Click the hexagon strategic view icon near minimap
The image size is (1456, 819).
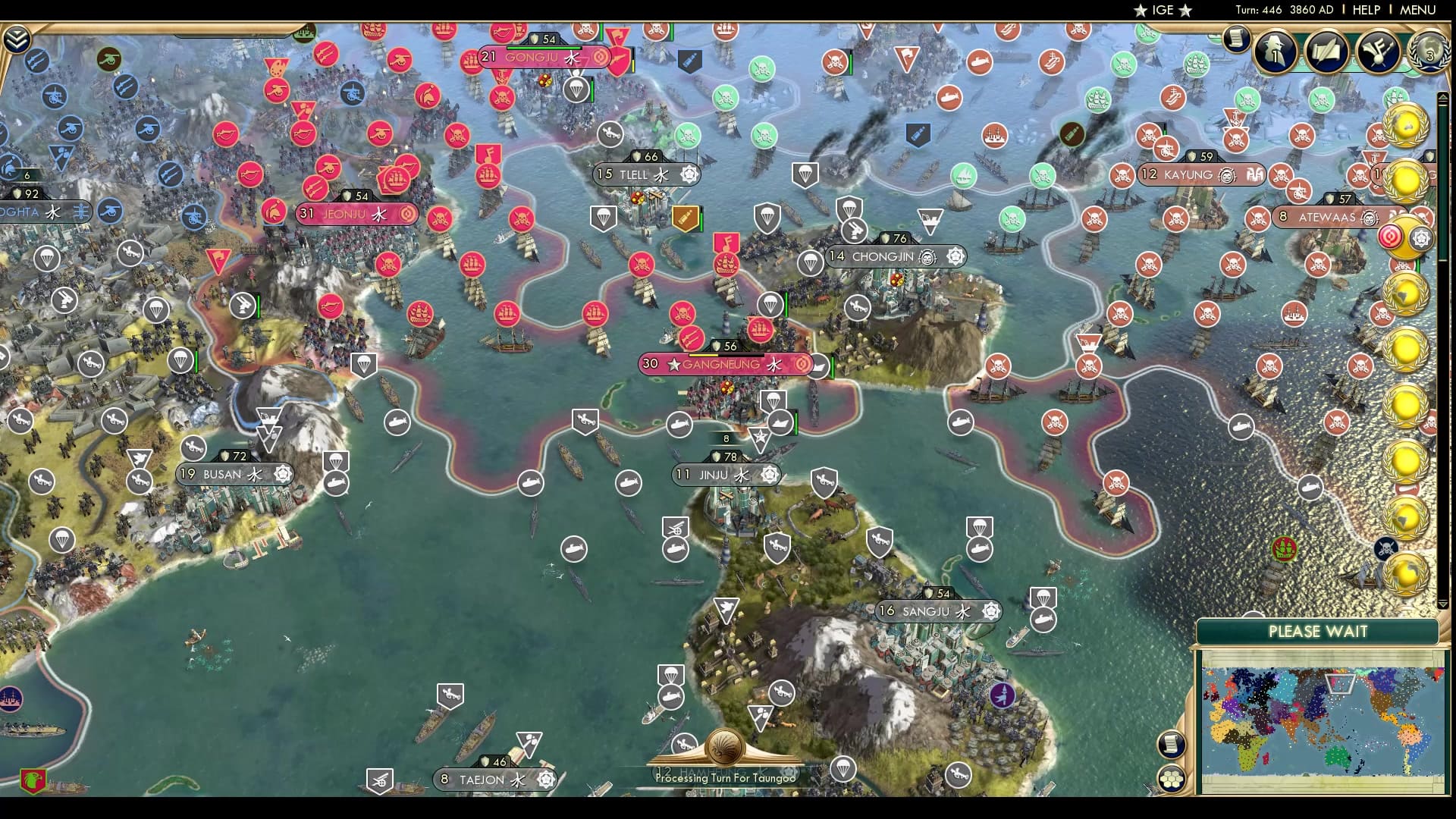pyautogui.click(x=1172, y=780)
